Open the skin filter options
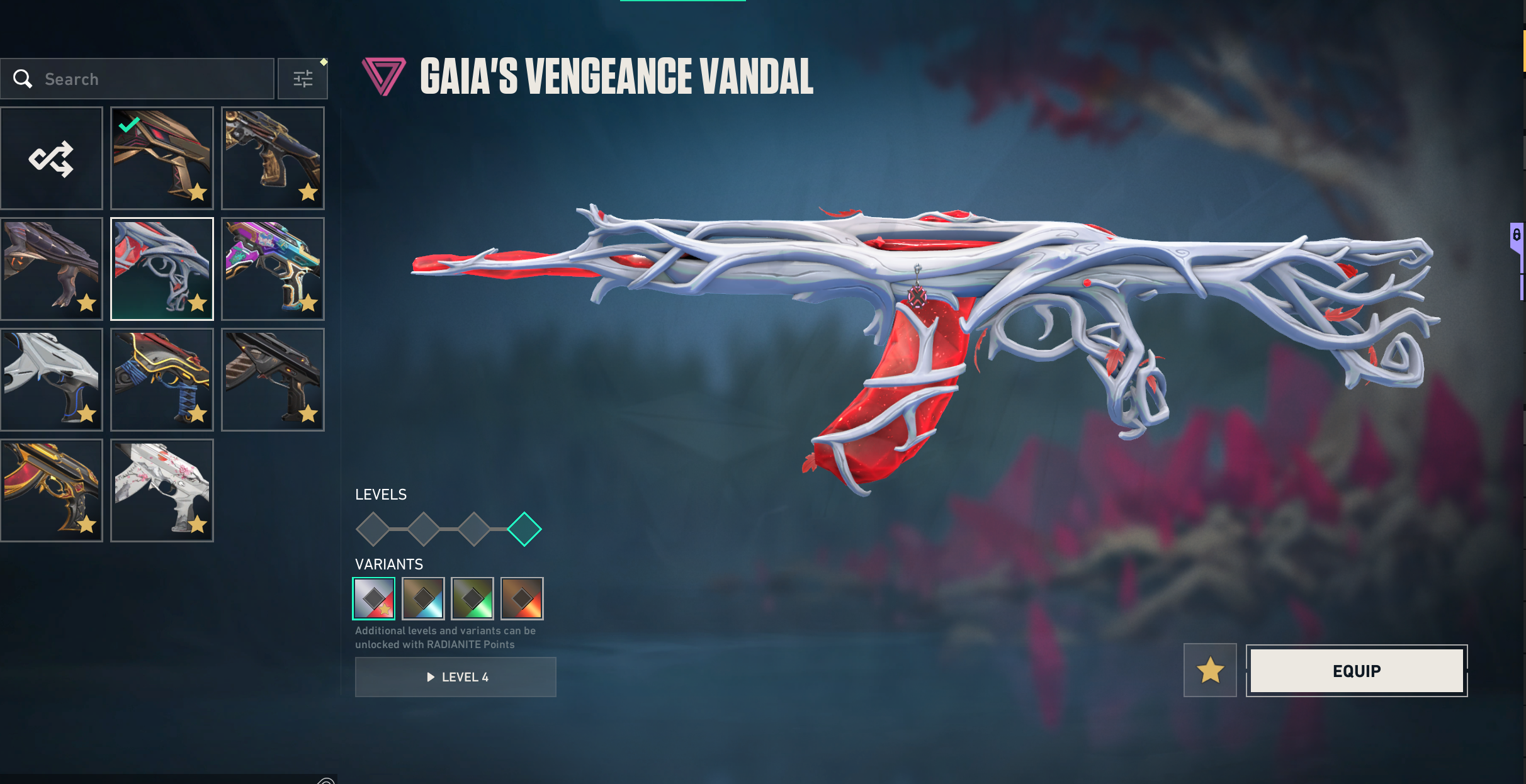The width and height of the screenshot is (1526, 784). coord(303,79)
